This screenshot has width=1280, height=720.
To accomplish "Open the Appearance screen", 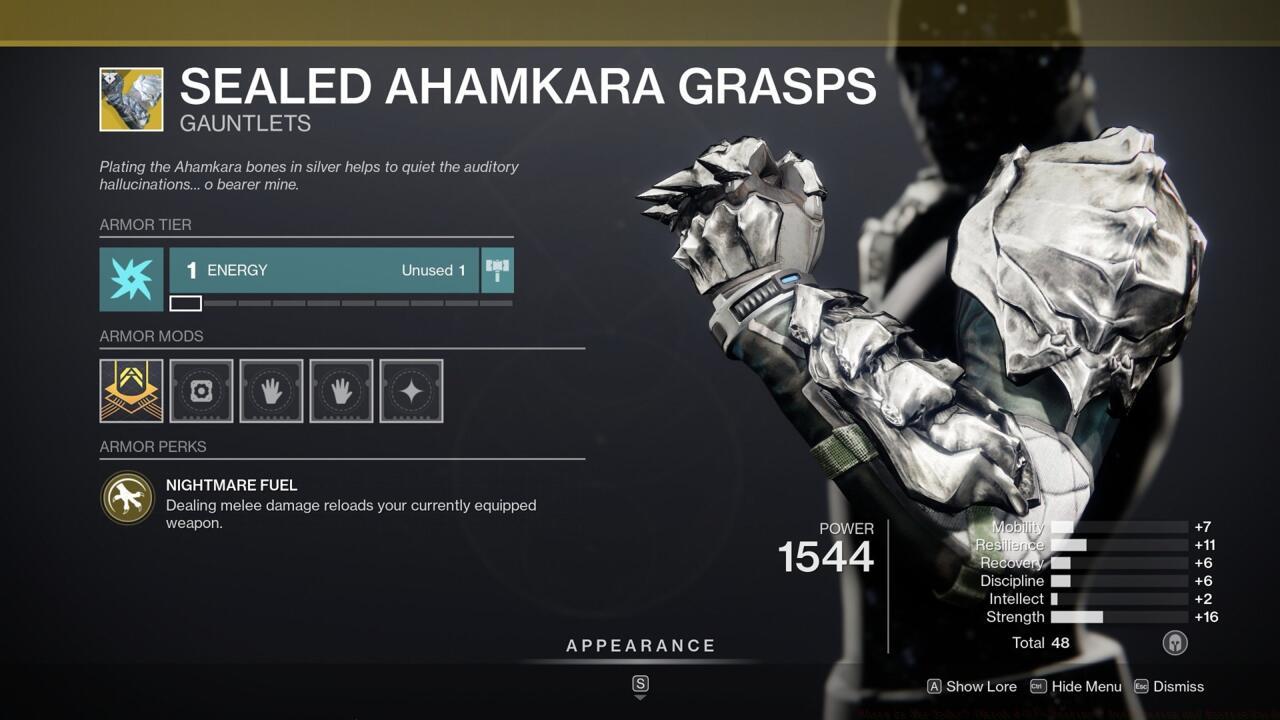I will (x=640, y=645).
